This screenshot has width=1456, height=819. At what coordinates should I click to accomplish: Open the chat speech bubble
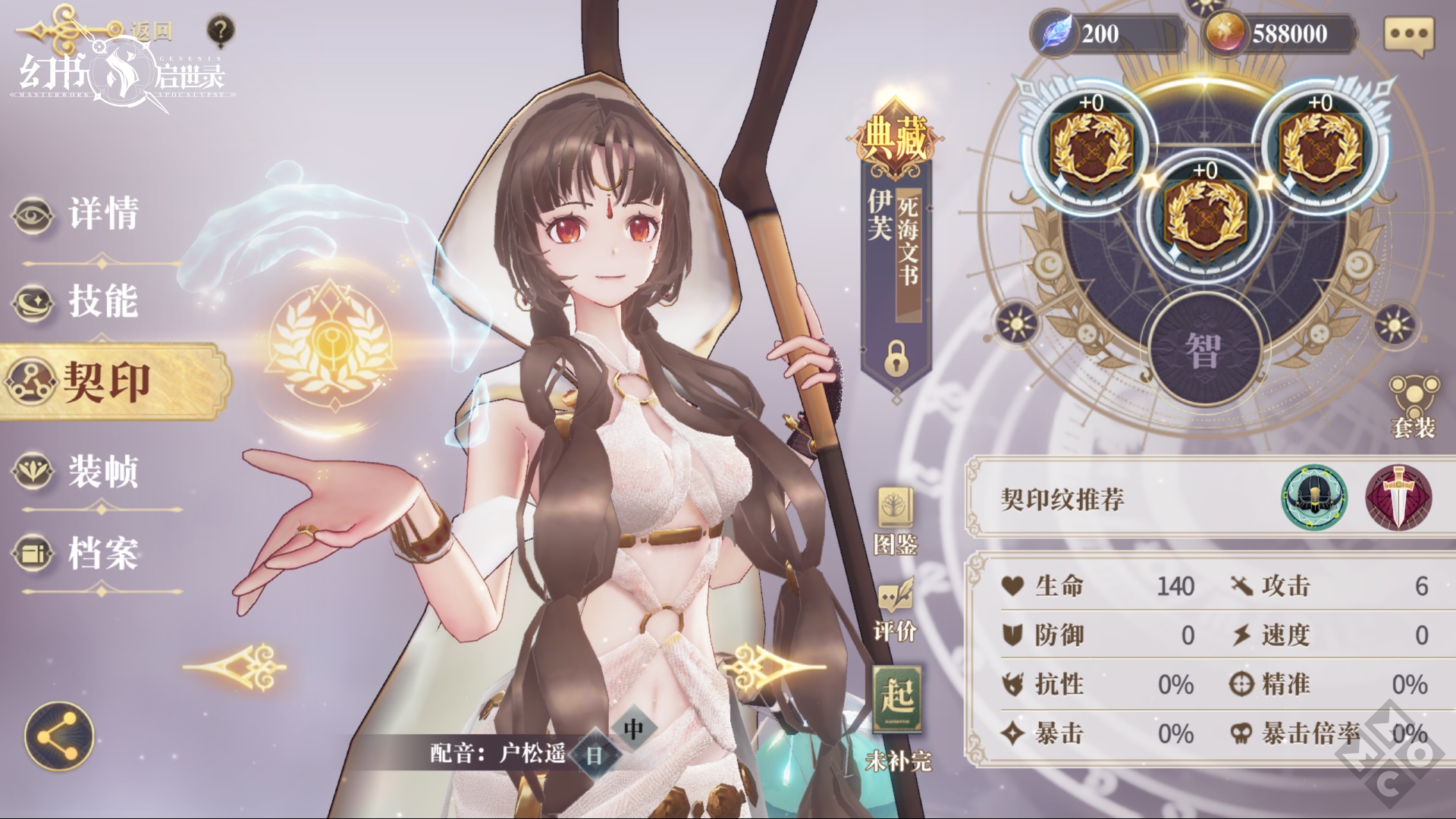[1410, 35]
